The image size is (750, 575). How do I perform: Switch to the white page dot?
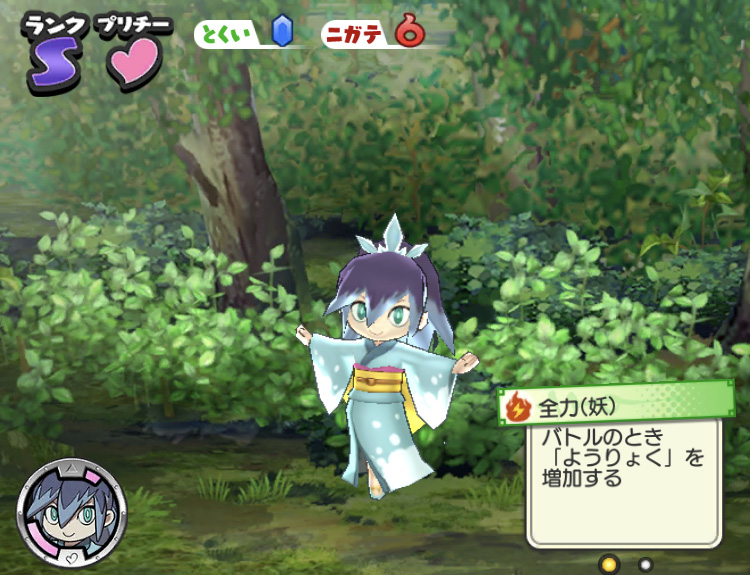(x=645, y=564)
